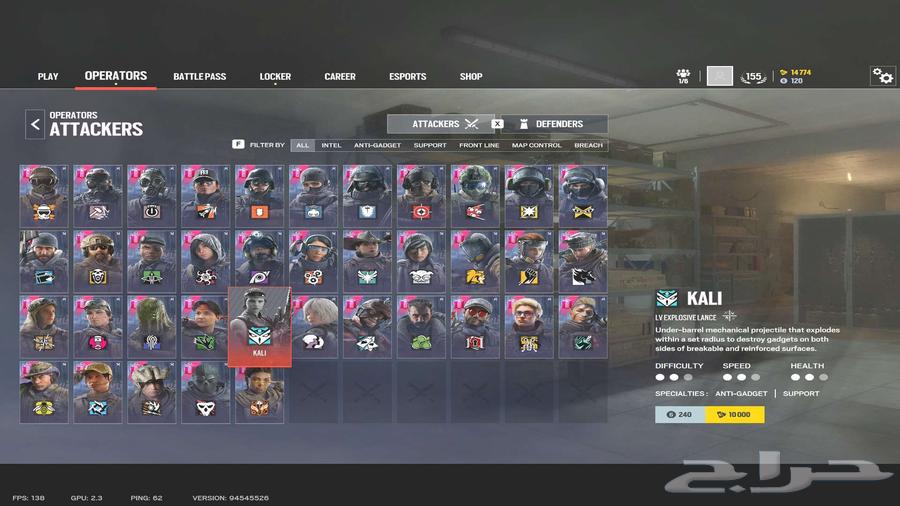Go back with the arrow beside Operators
900x506 pixels.
click(35, 124)
